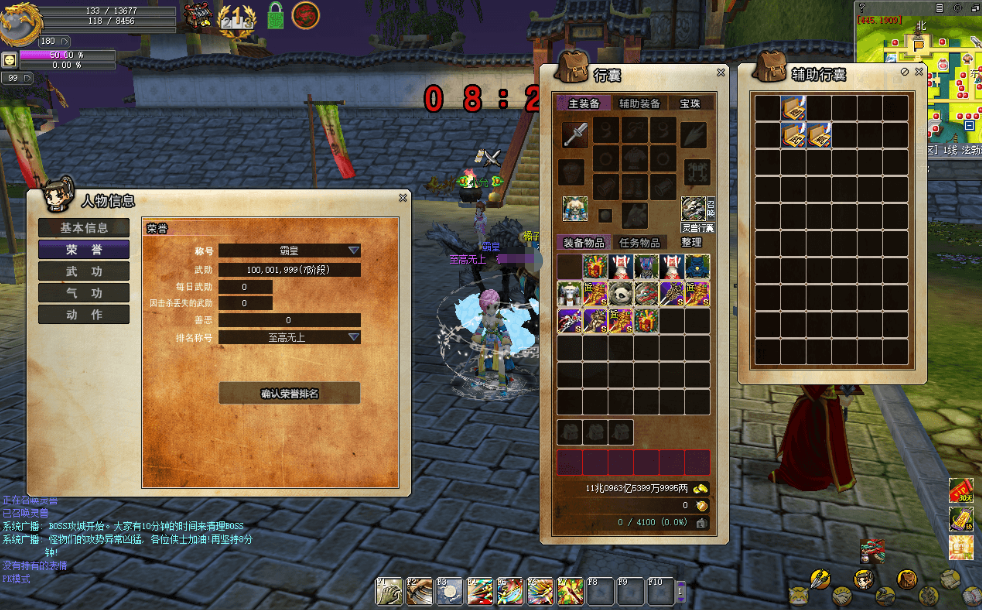The height and width of the screenshot is (610, 982).
Task: Switch to the 辅助装备 equipment tab
Action: 639,103
